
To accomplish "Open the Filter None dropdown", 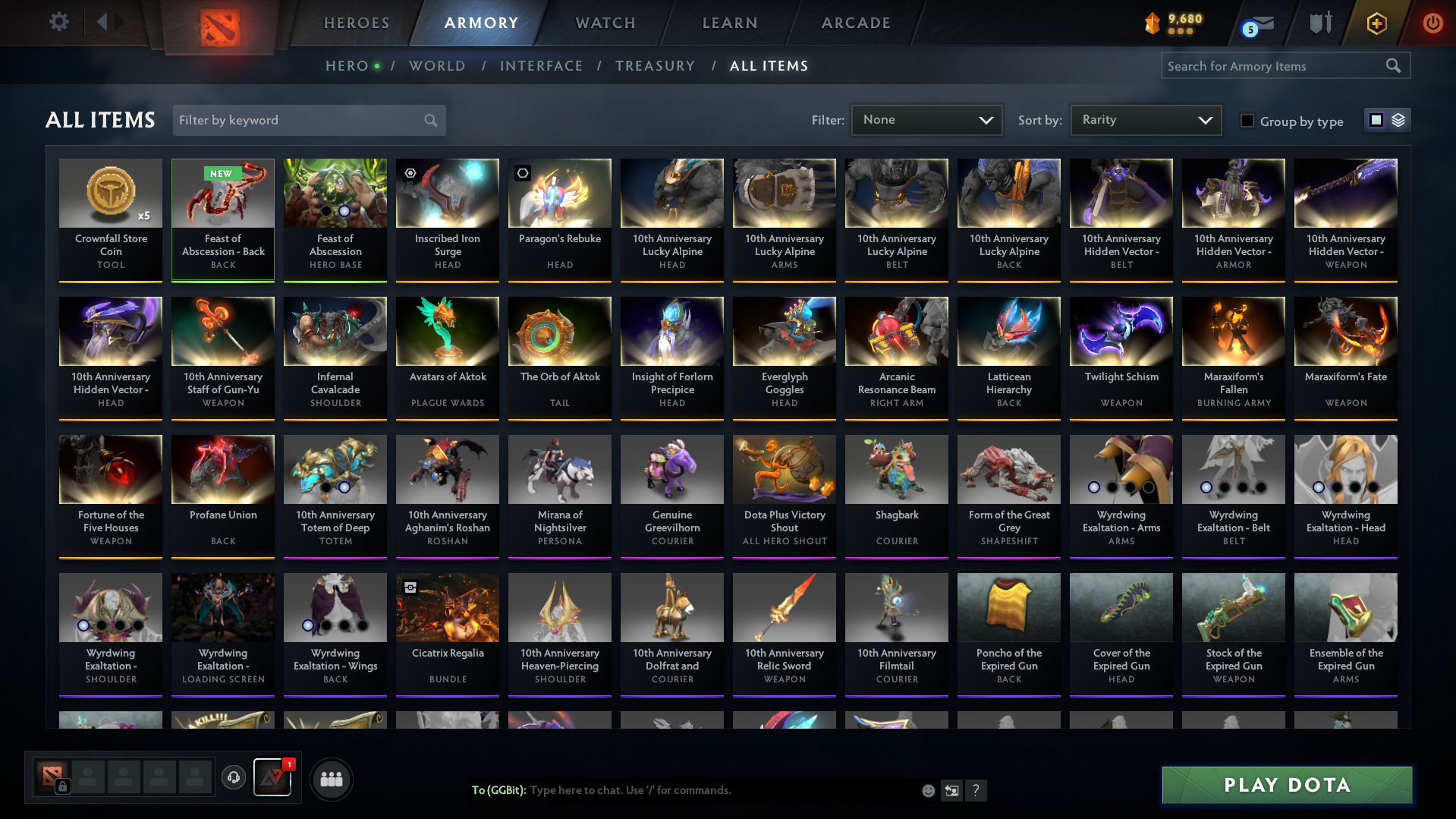I will point(926,119).
